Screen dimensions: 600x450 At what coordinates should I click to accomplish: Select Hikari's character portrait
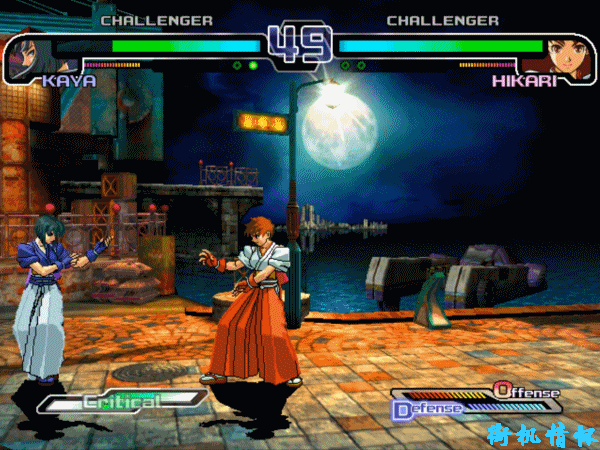point(566,57)
